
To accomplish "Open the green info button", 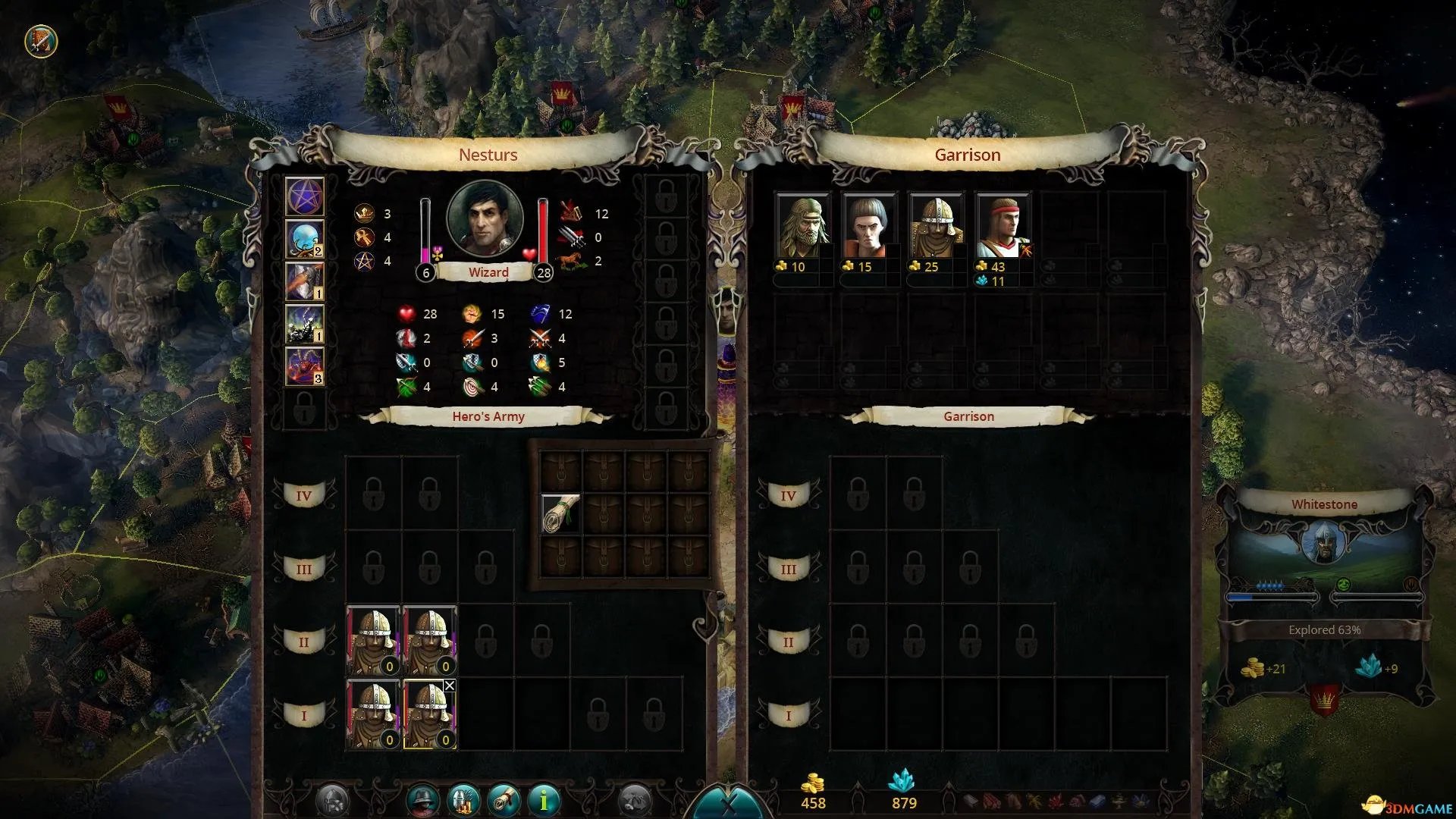I will click(543, 800).
